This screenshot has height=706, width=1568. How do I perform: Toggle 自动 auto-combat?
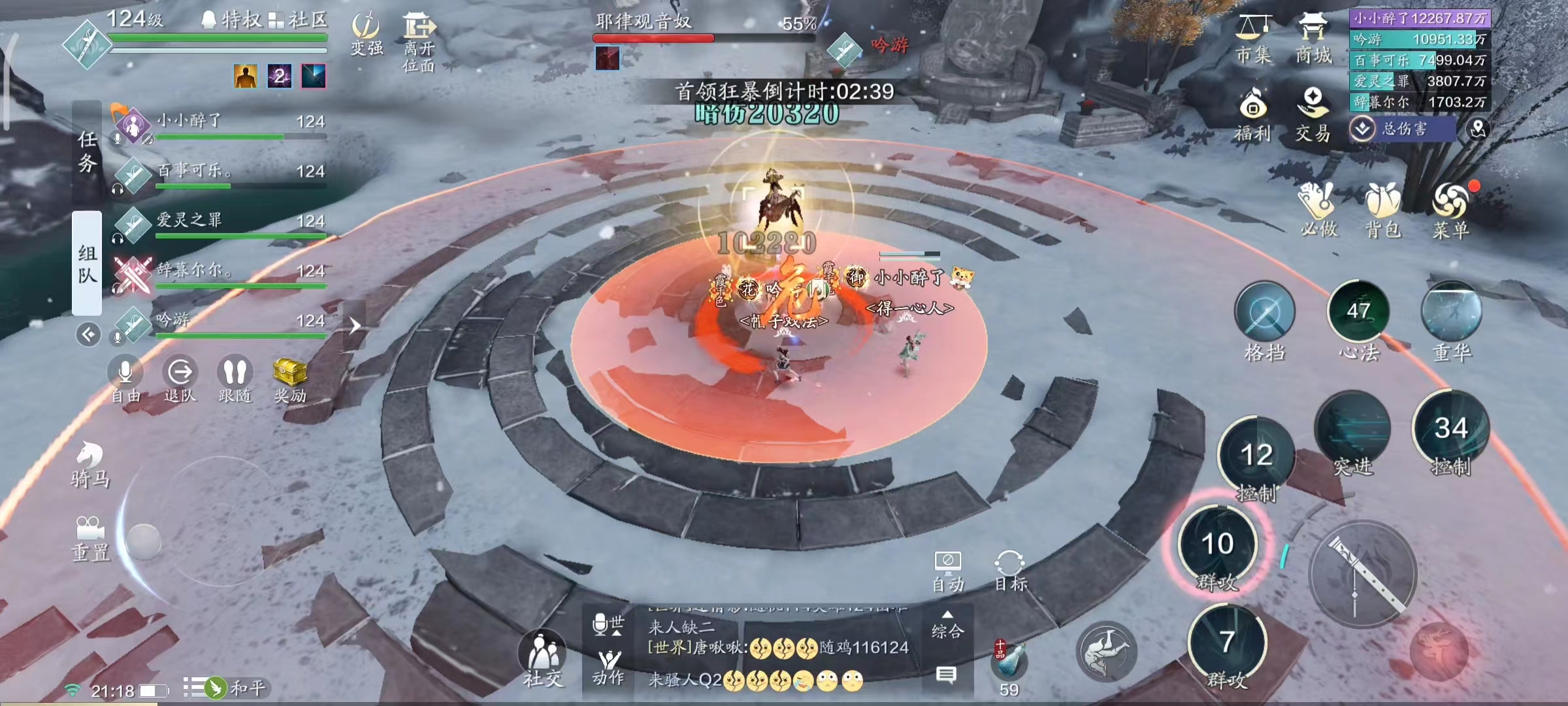tap(947, 570)
